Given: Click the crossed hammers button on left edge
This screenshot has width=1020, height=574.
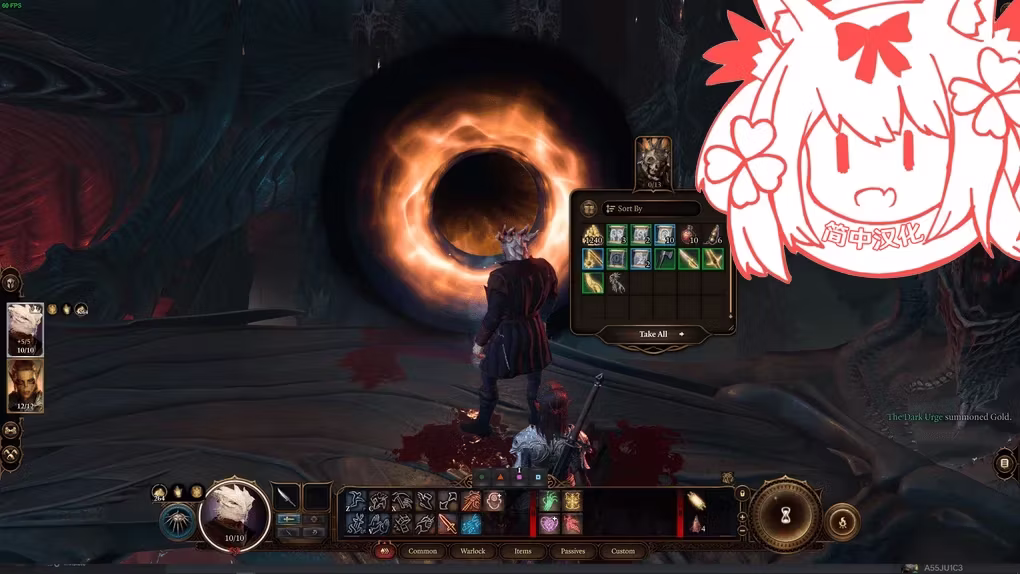Looking at the screenshot, I should [11, 454].
